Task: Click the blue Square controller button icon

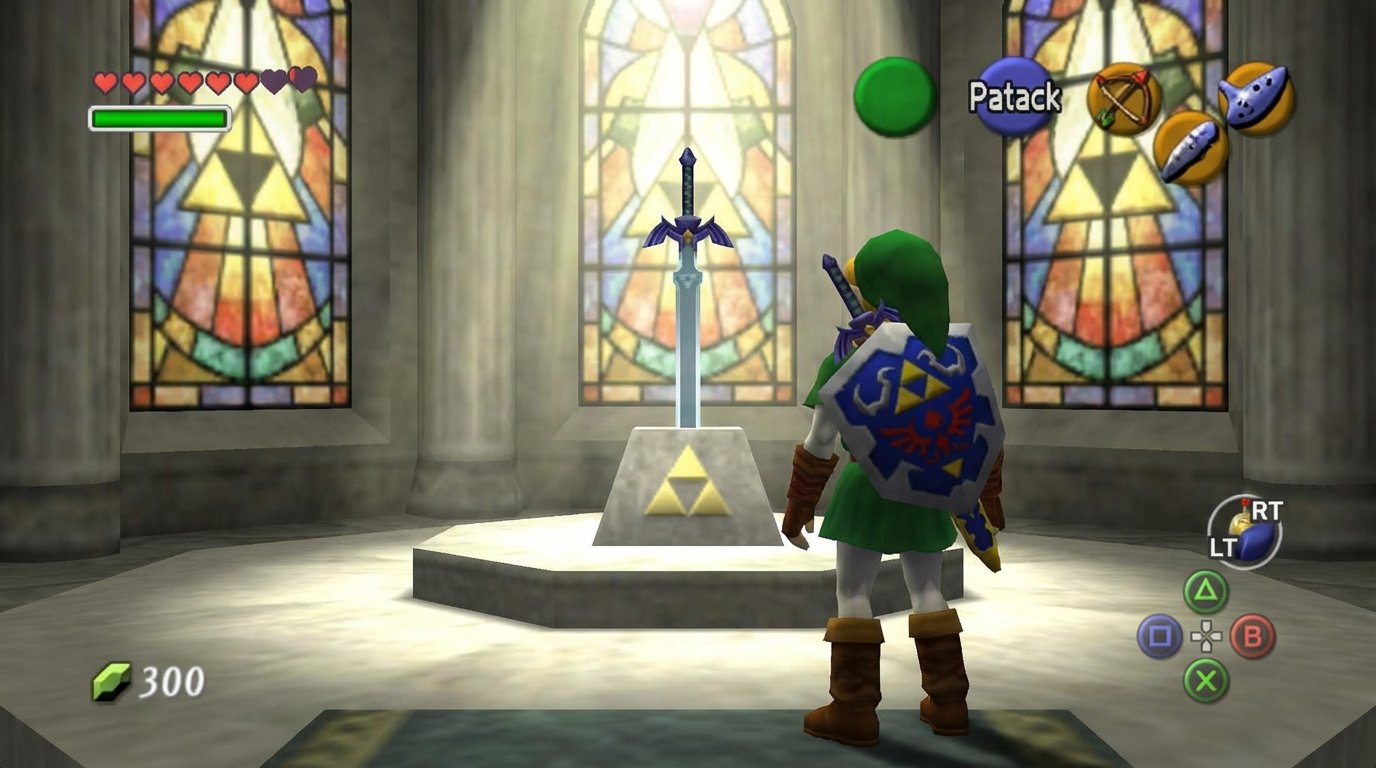Action: [1163, 634]
